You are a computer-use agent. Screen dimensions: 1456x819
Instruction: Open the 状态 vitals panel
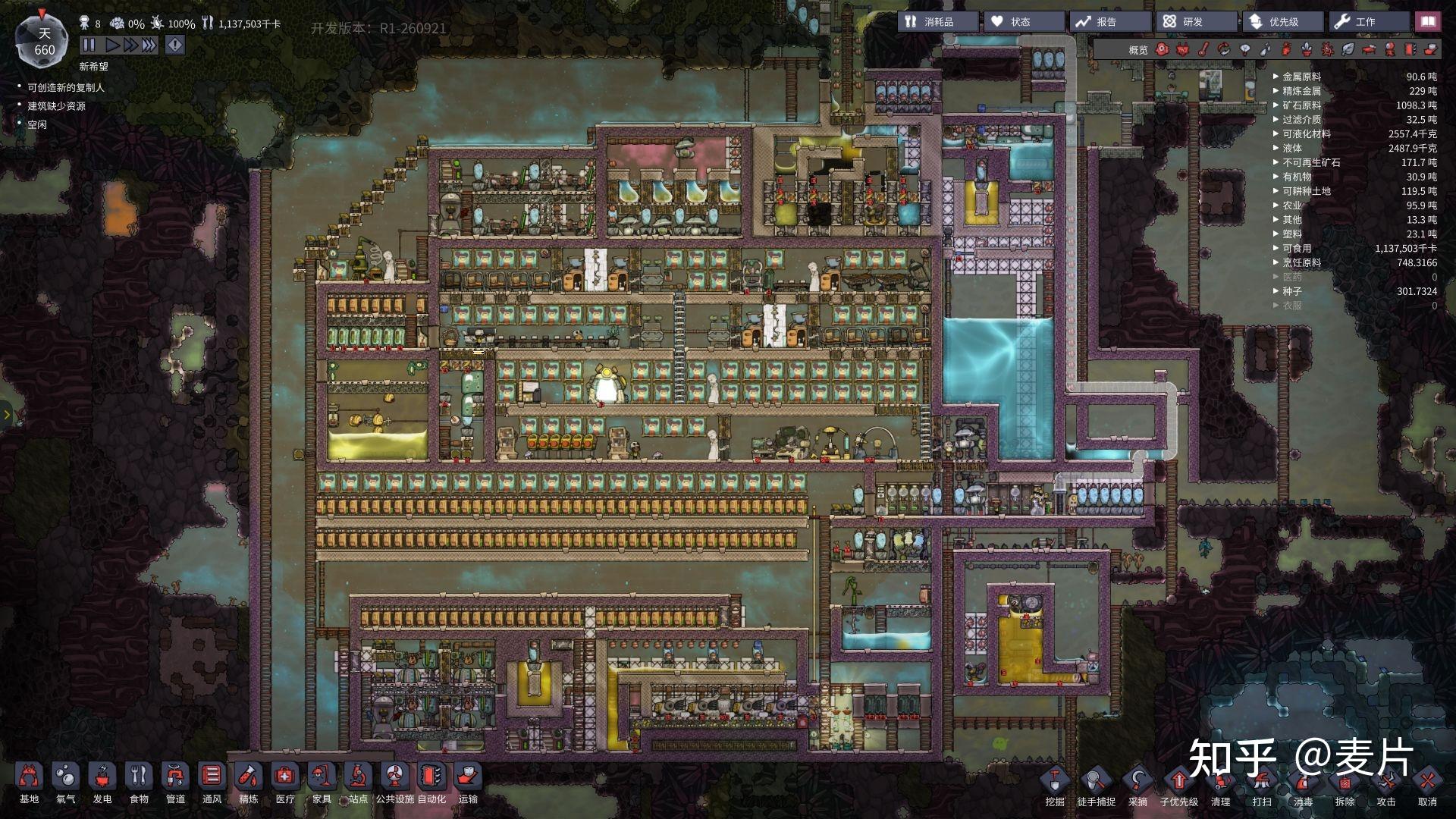pyautogui.click(x=1024, y=22)
